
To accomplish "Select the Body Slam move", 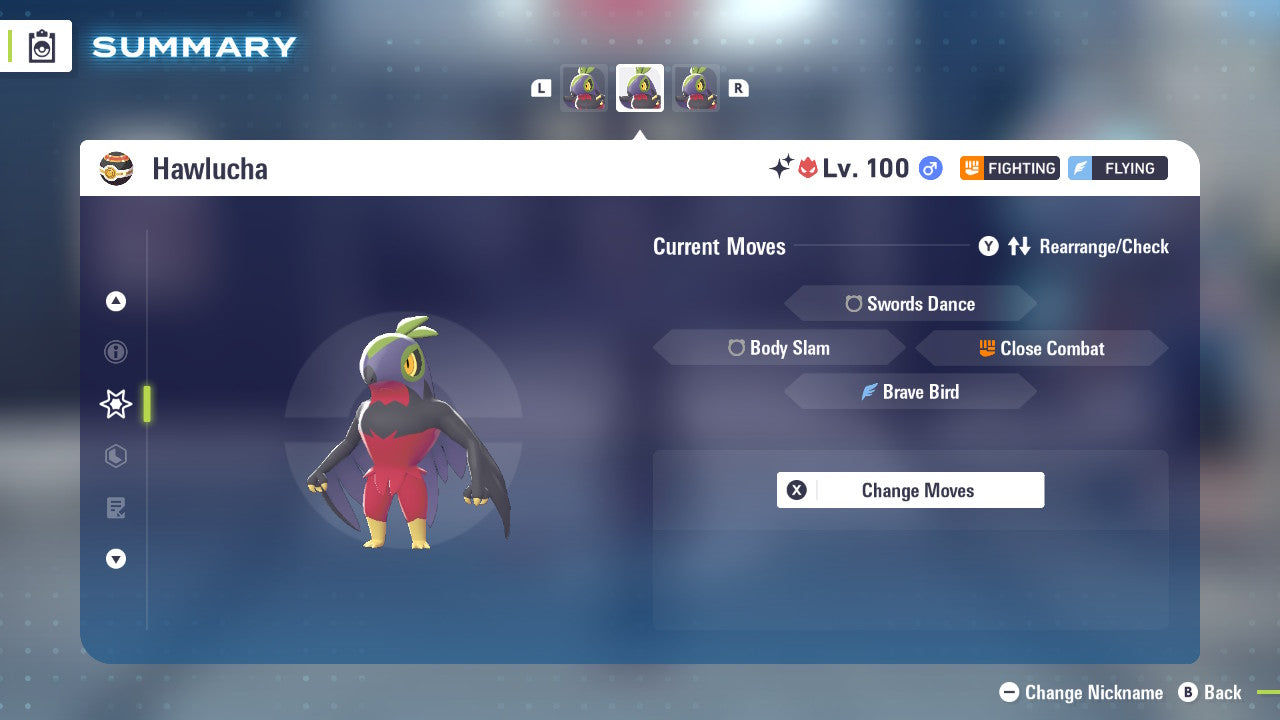I will coord(780,348).
